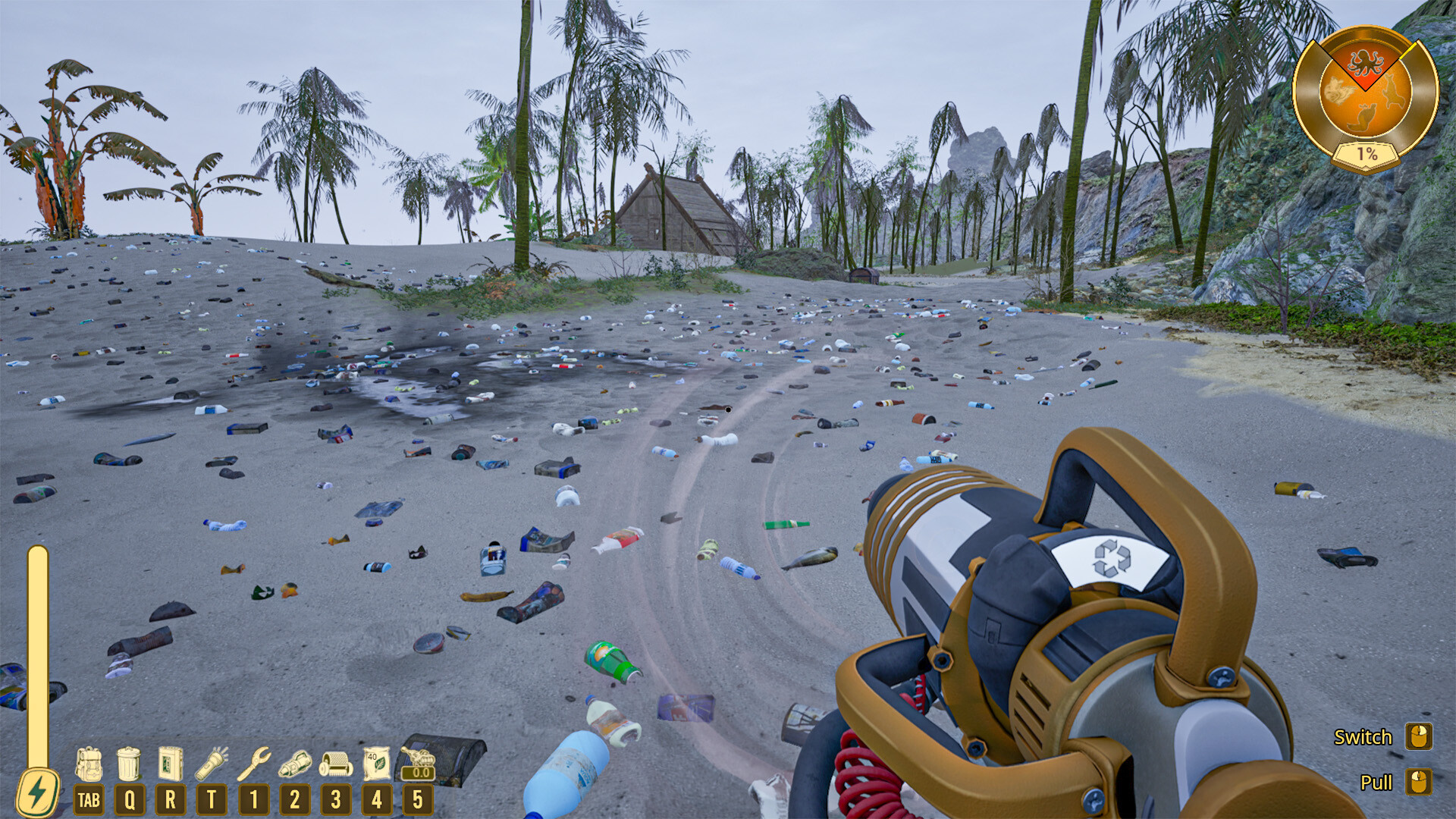The width and height of the screenshot is (1456, 819).
Task: Expand the seed count badge showing 40
Action: click(x=371, y=756)
